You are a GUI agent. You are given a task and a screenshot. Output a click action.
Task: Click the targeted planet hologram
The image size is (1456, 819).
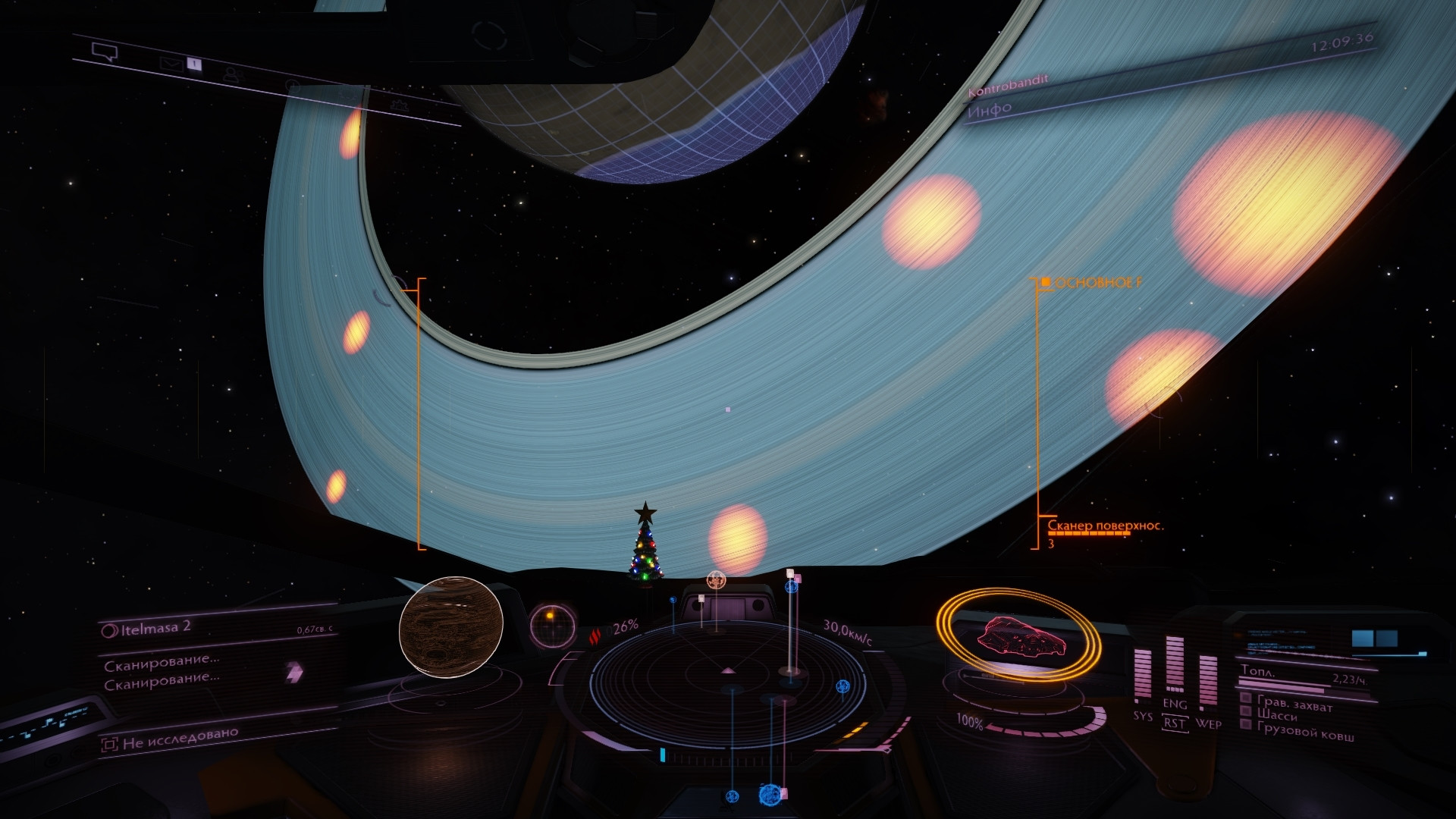click(451, 626)
